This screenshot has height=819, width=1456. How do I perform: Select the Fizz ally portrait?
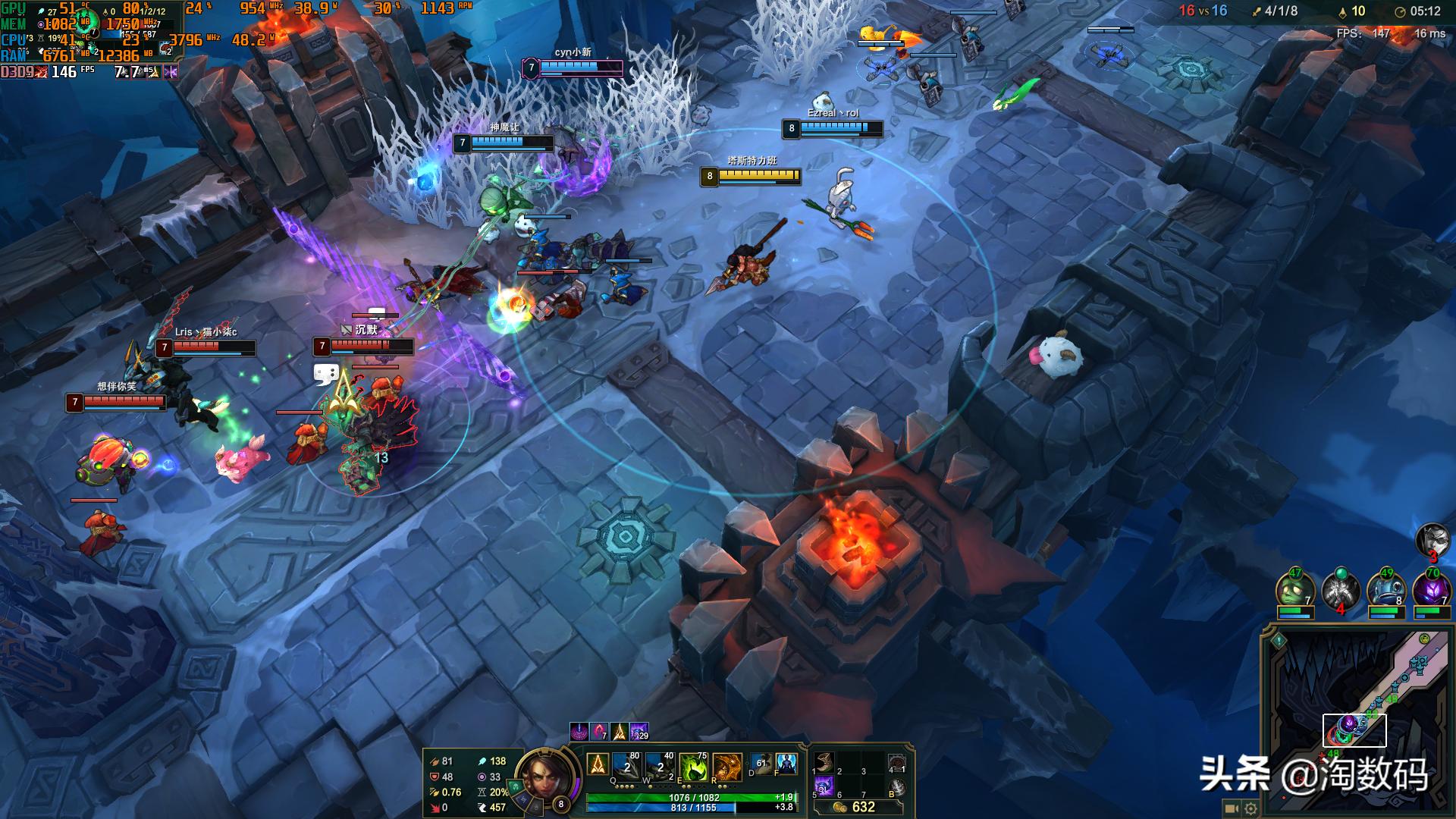tap(1385, 590)
